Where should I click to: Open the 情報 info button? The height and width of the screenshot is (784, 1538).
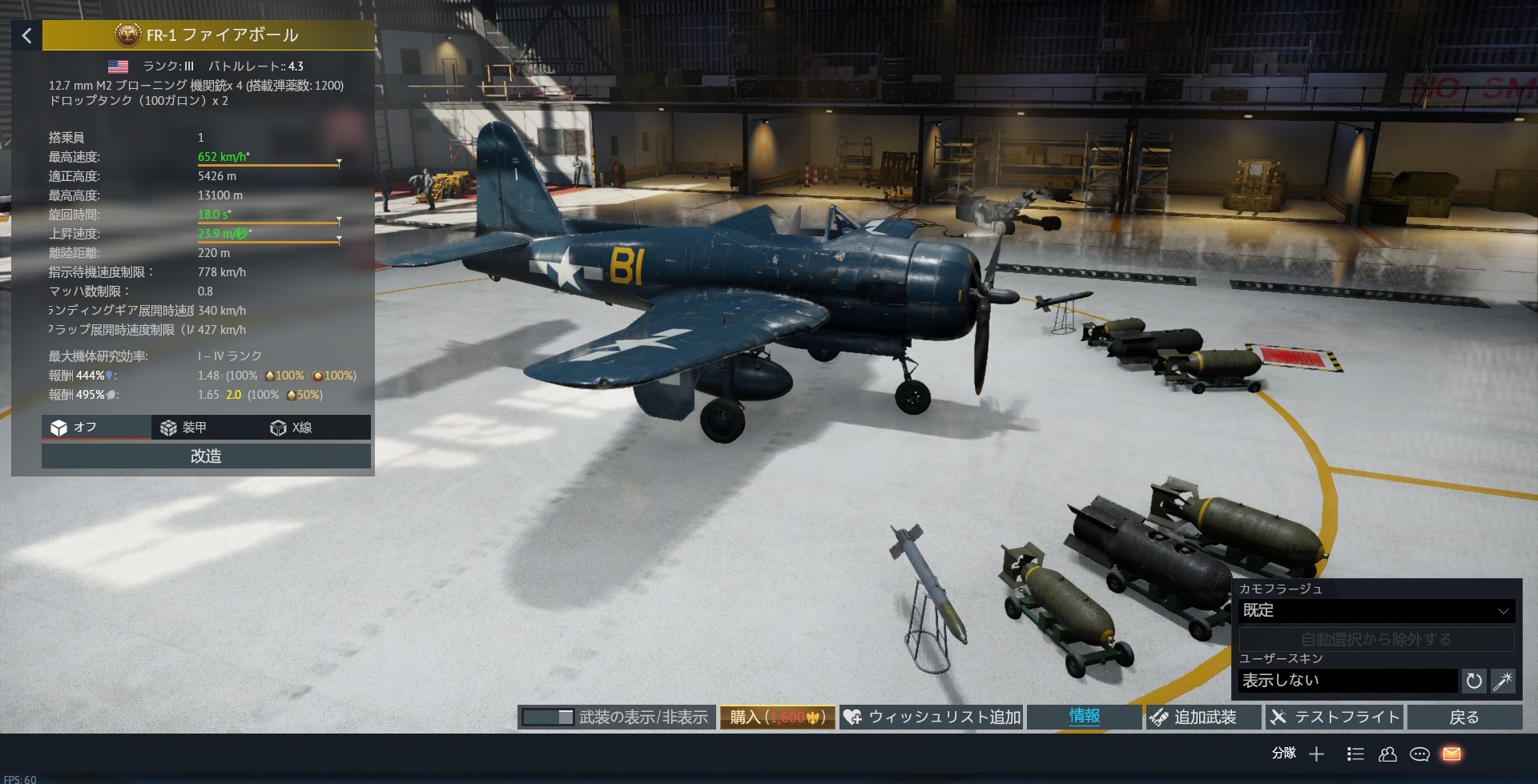tap(1084, 717)
